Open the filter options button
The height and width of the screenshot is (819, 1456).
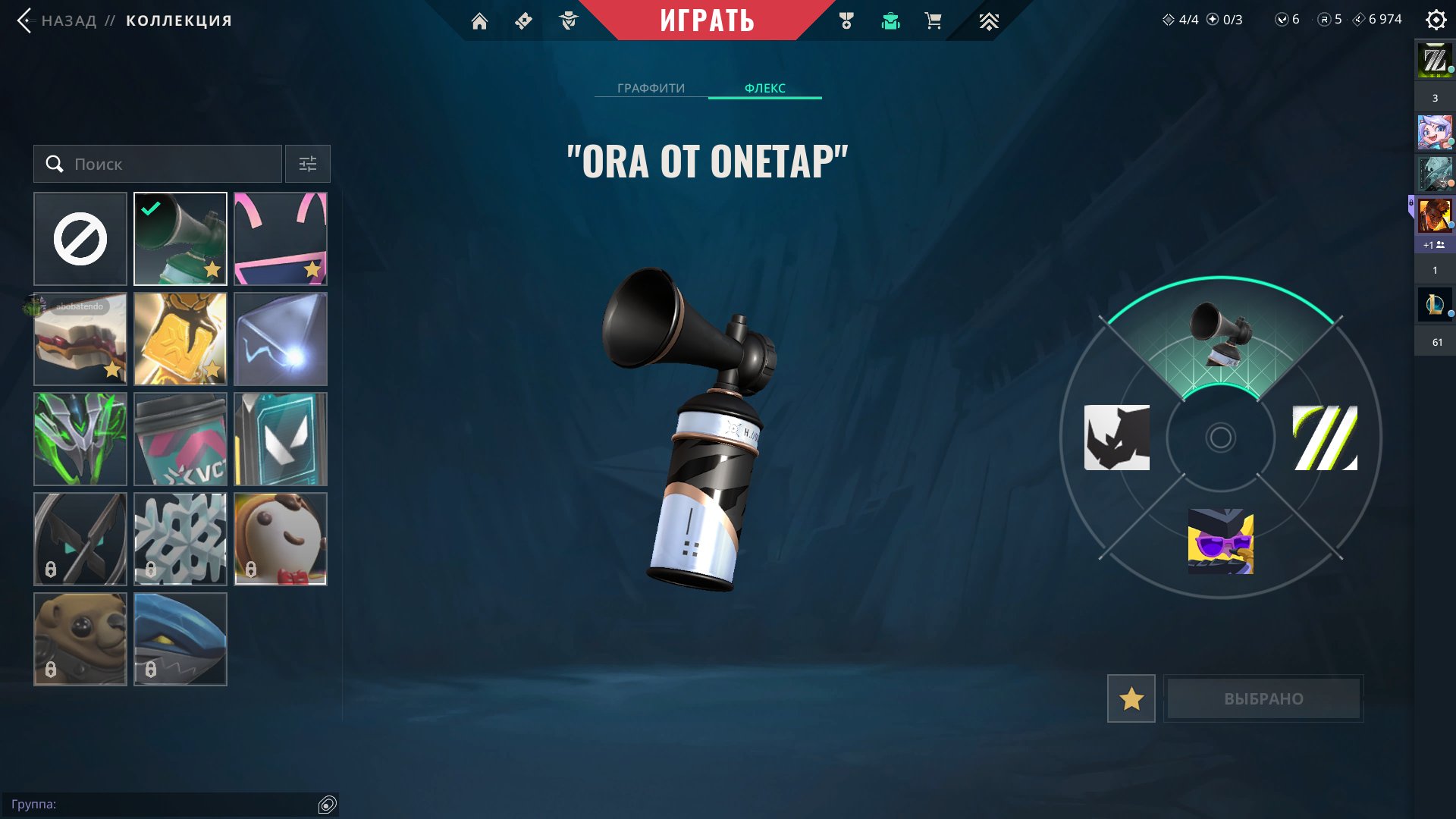308,164
